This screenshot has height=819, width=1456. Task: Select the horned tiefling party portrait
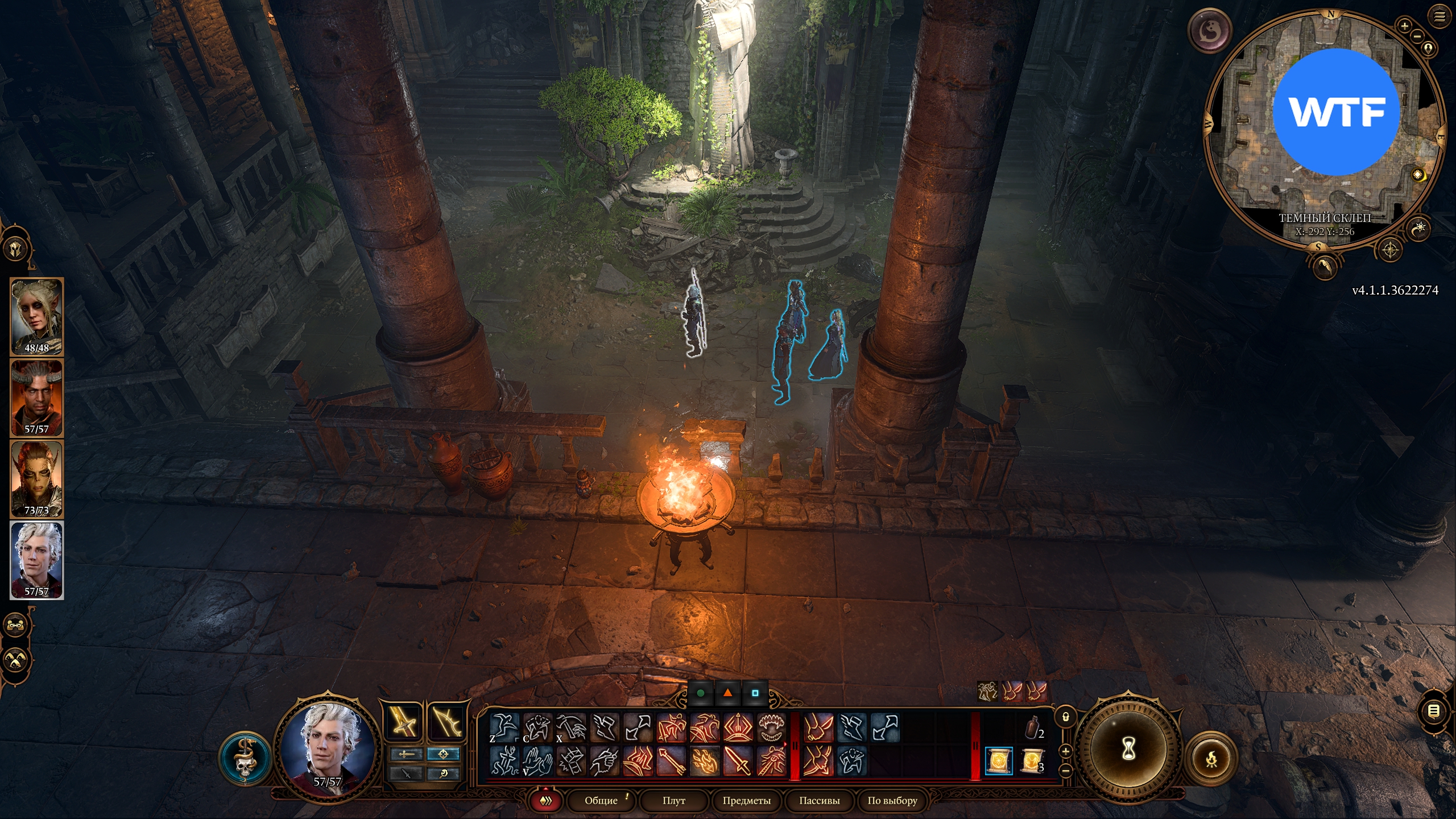pyautogui.click(x=36, y=398)
